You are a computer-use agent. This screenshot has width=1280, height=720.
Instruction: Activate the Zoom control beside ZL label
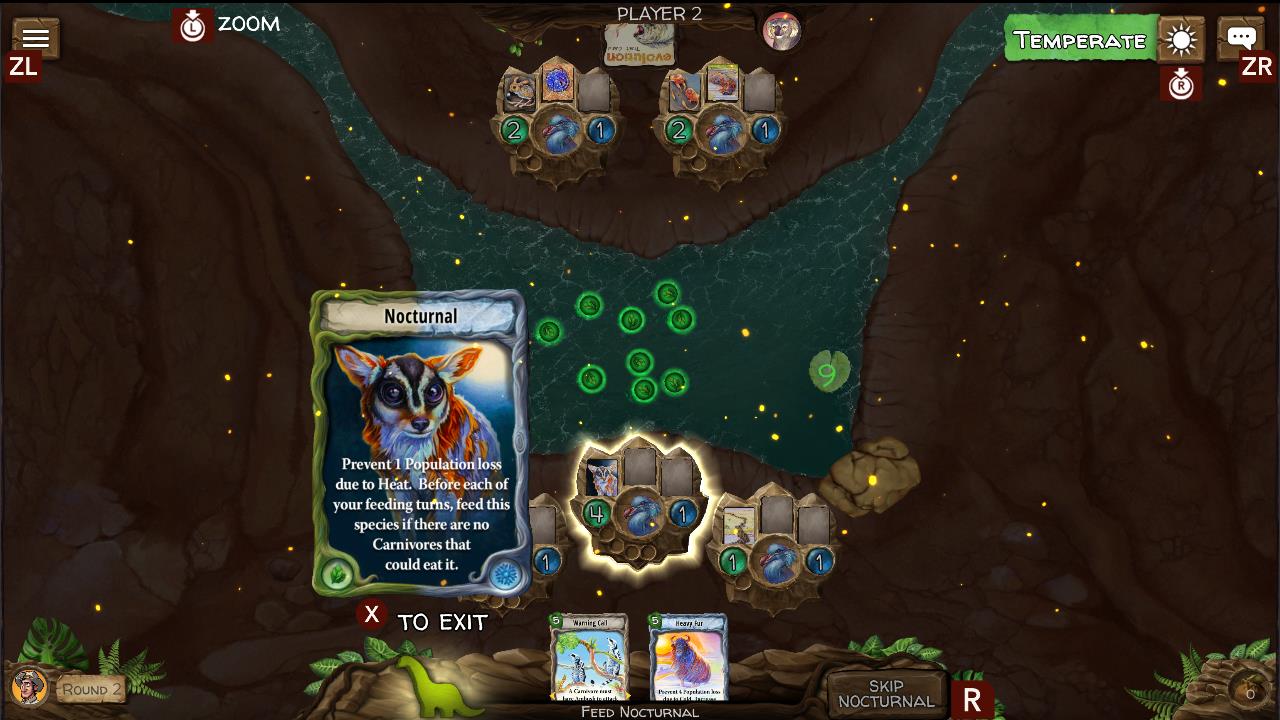[192, 26]
